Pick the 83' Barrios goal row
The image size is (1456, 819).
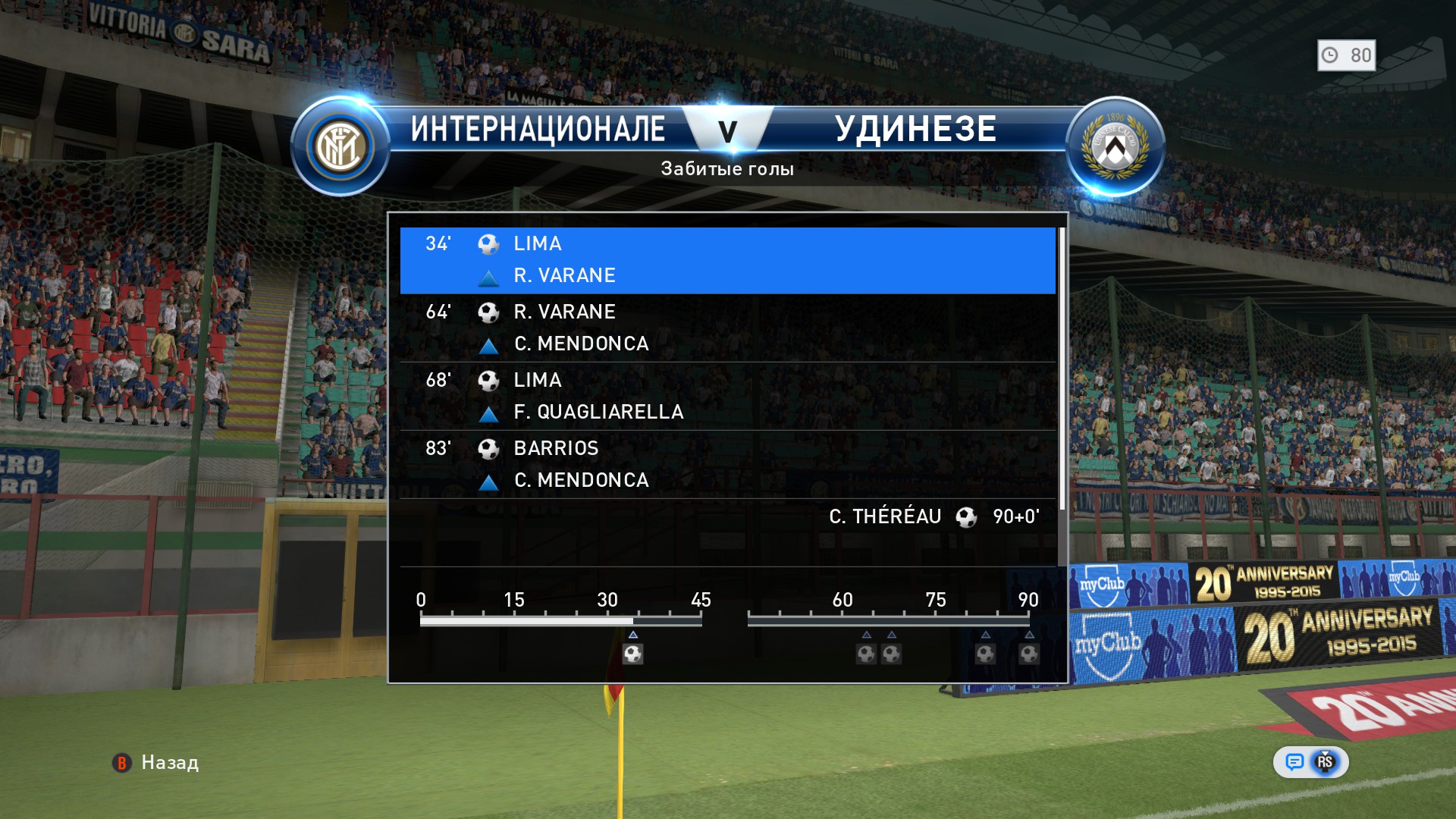(x=726, y=464)
